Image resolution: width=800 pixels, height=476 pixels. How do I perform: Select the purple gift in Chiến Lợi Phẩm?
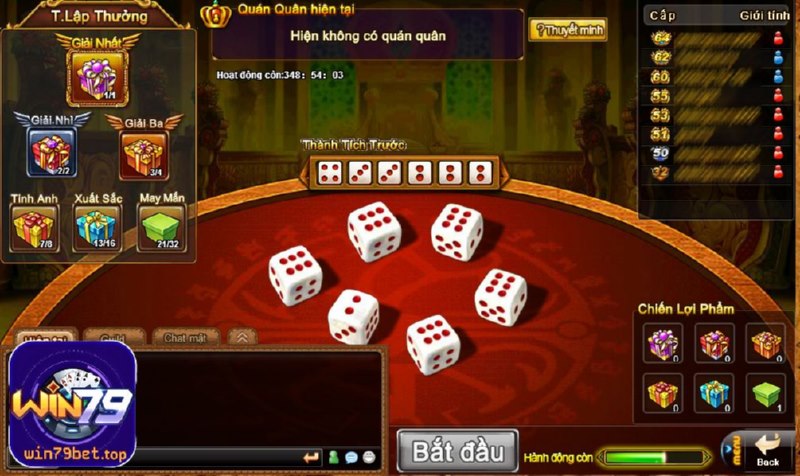(x=661, y=344)
